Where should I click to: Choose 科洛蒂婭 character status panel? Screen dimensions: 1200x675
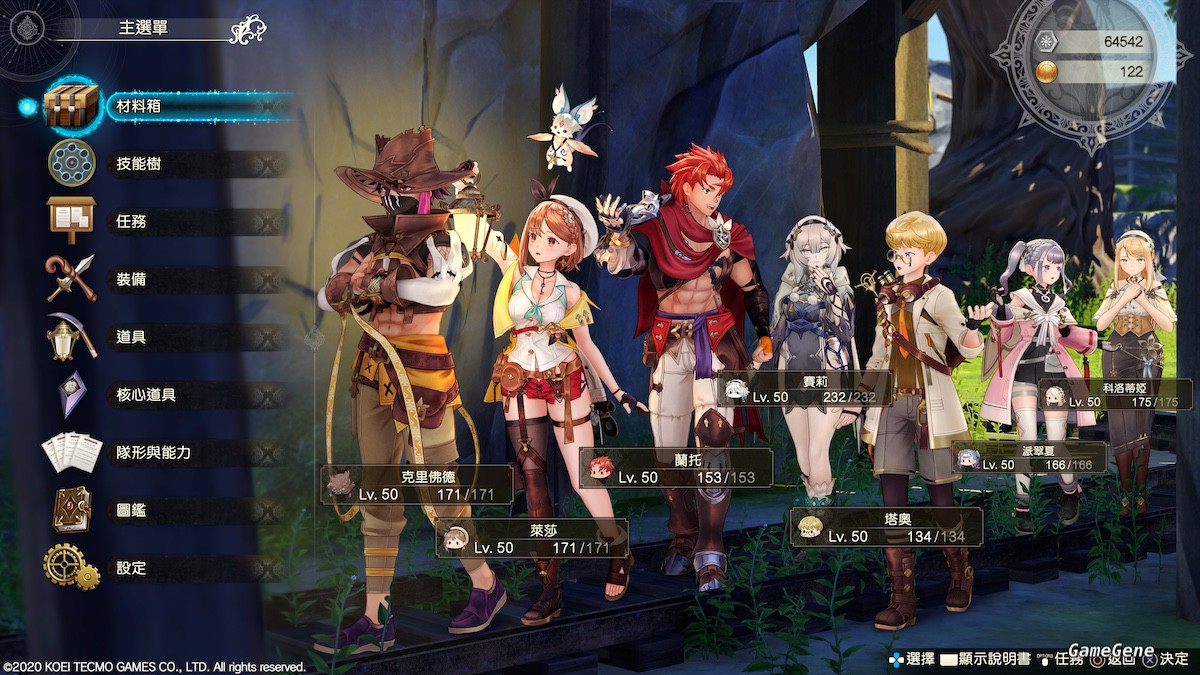click(x=1115, y=394)
